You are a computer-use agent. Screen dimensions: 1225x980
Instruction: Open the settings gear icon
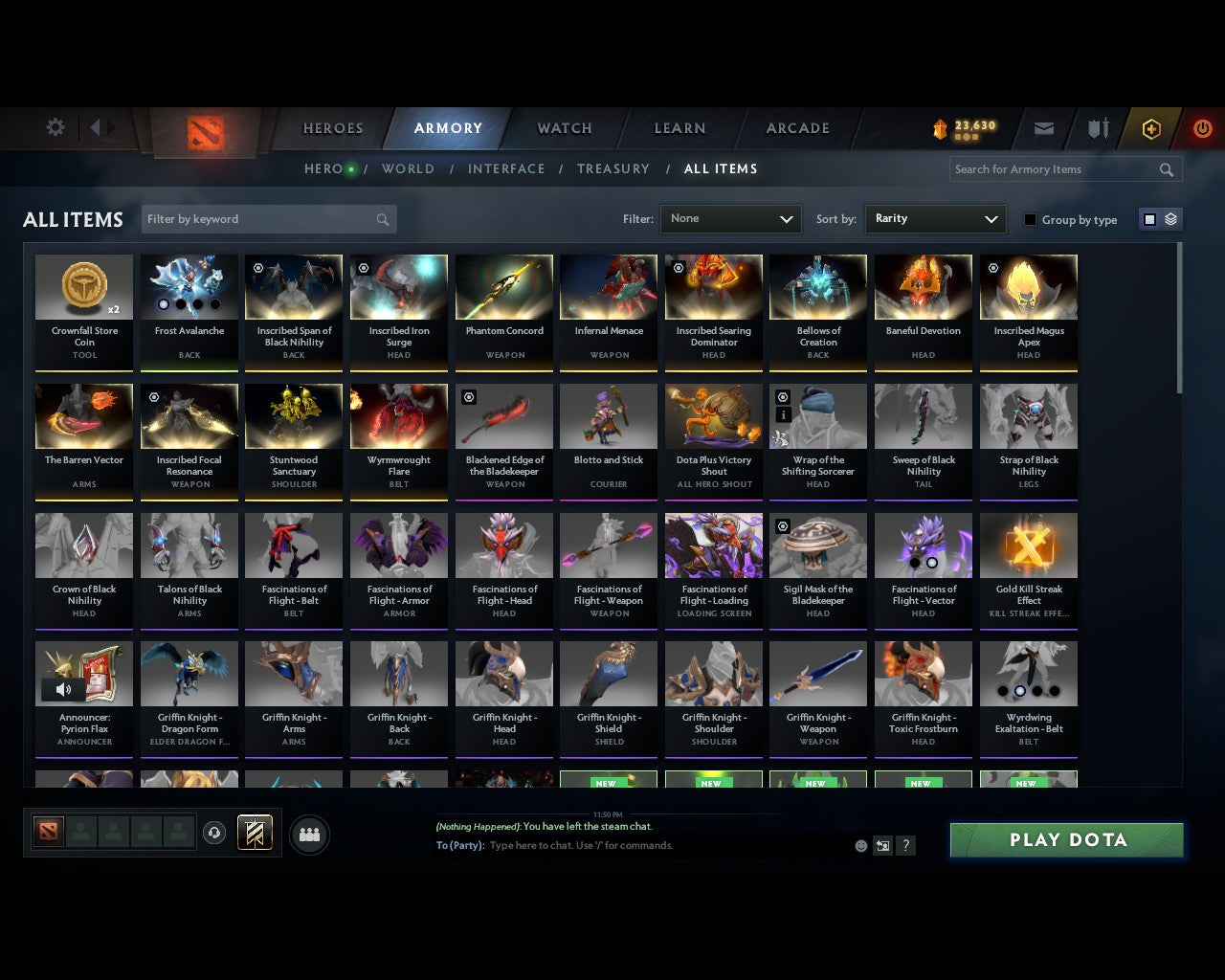55,126
